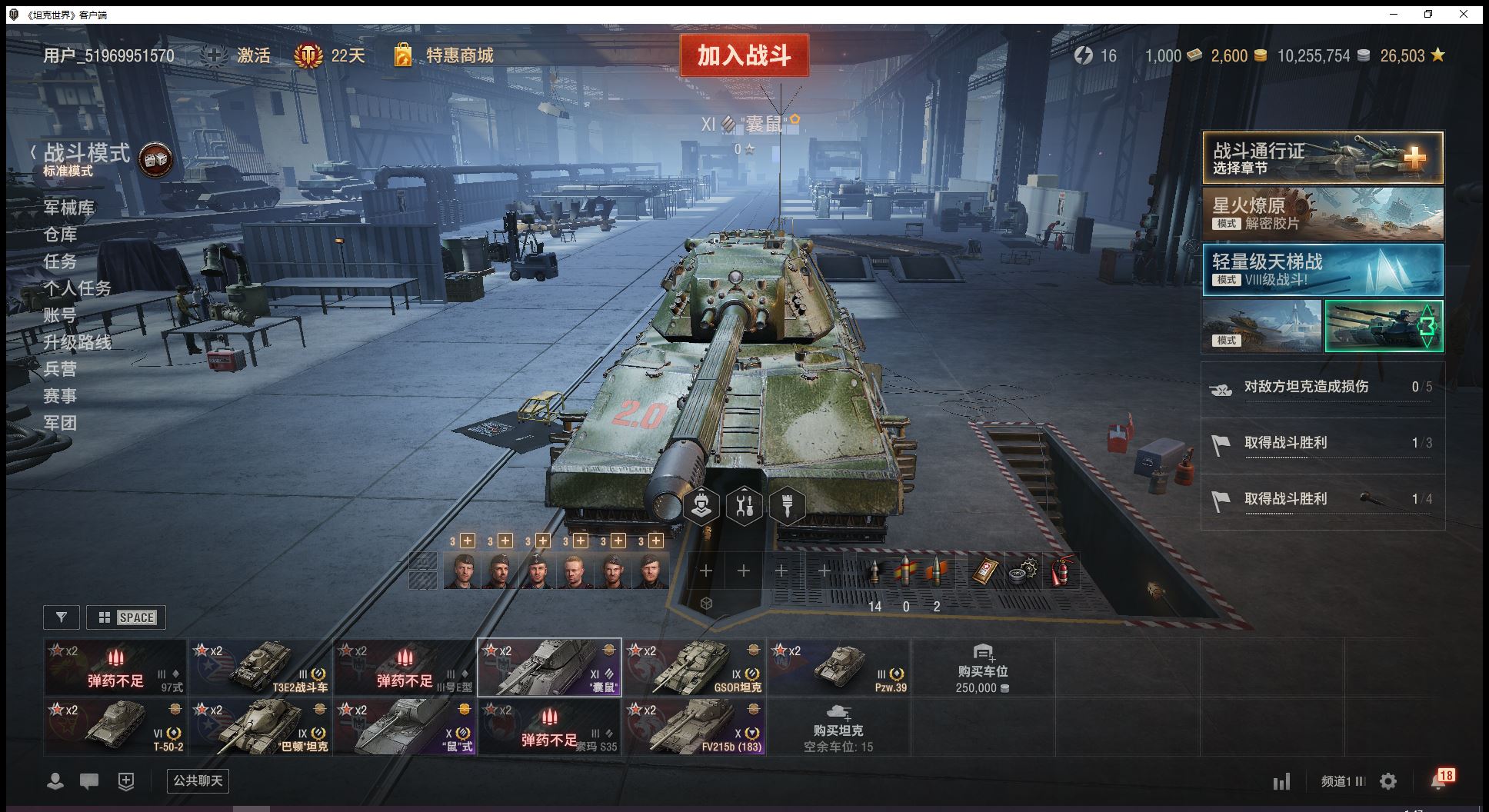This screenshot has height=812, width=1489.
Task: Open the 特惠商城 shop
Action: click(459, 55)
